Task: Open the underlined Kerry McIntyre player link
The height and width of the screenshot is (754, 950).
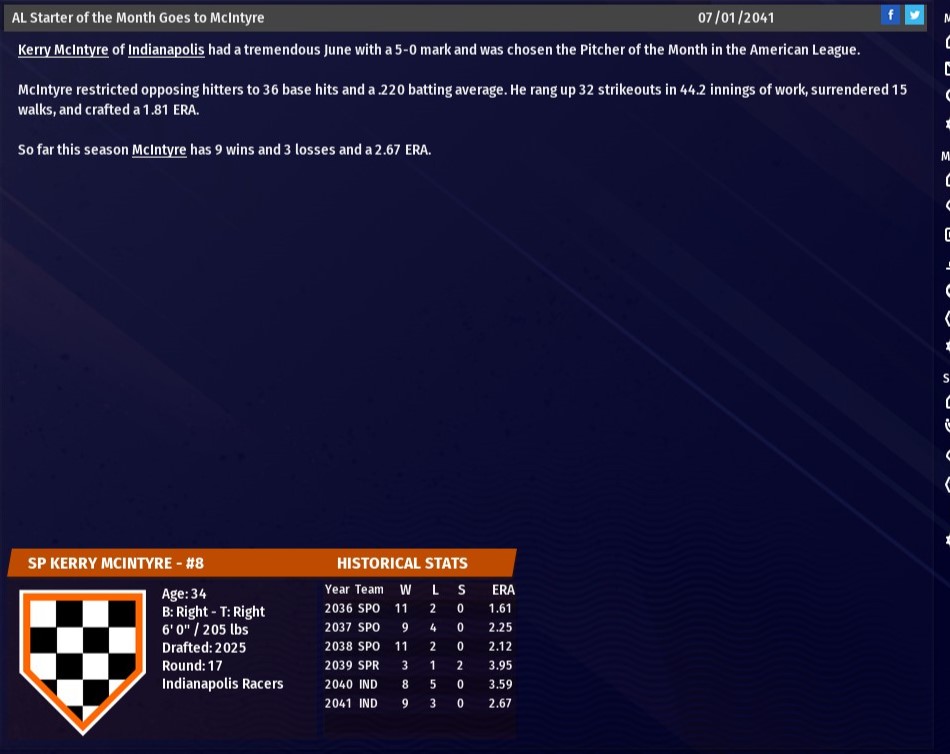Action: coord(63,50)
